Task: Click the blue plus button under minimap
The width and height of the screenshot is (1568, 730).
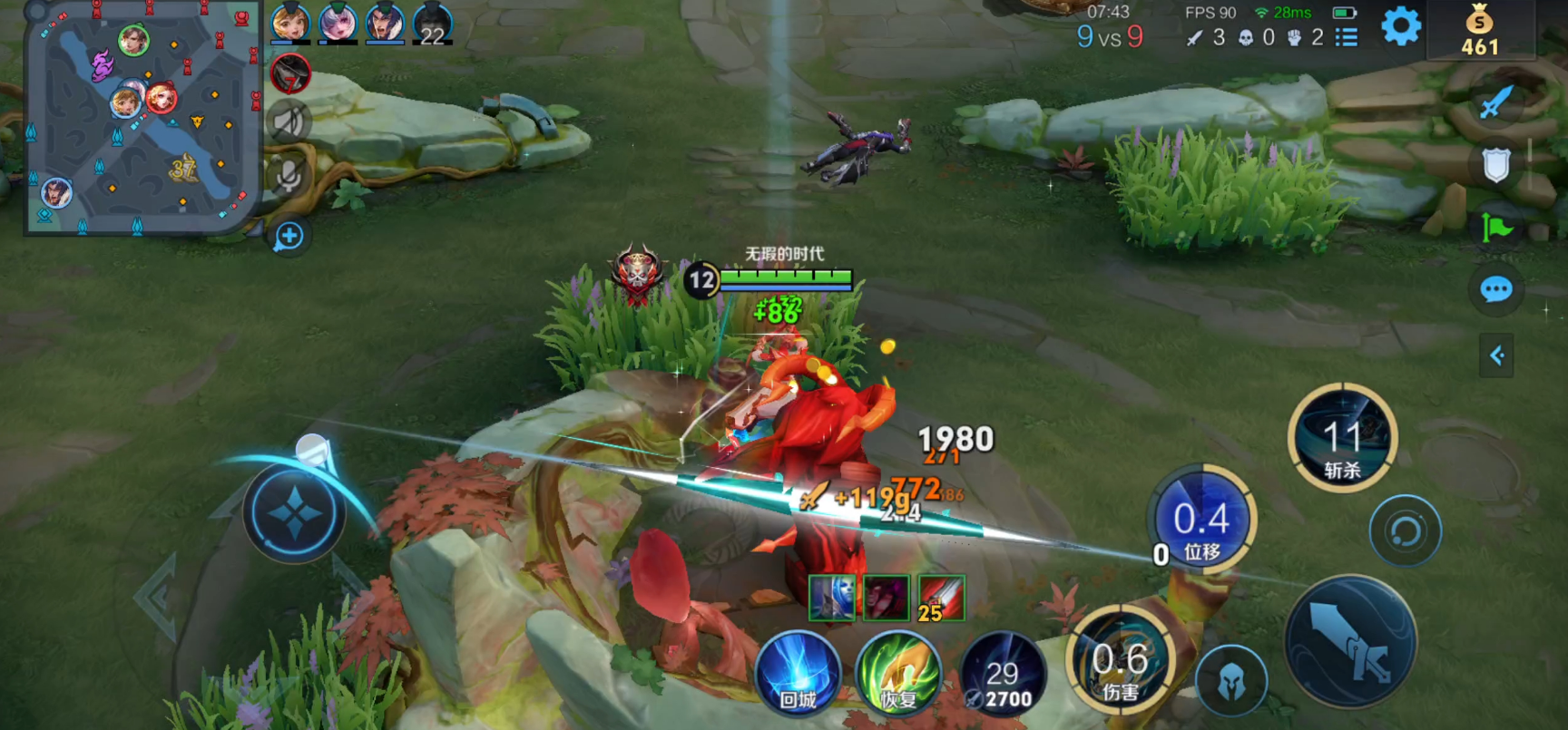Action: [x=289, y=237]
